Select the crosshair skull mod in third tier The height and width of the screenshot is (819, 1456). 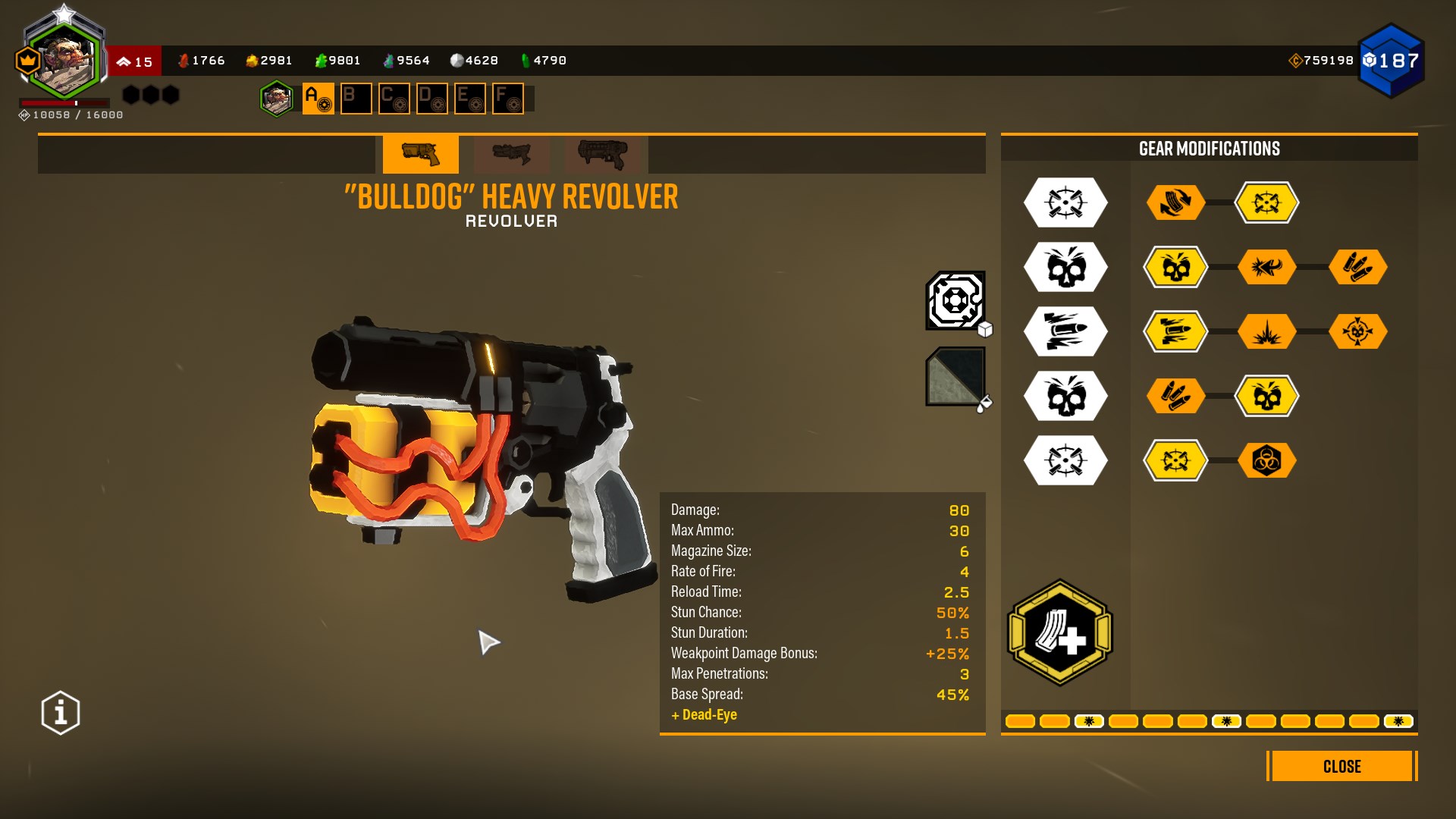pyautogui.click(x=1357, y=331)
